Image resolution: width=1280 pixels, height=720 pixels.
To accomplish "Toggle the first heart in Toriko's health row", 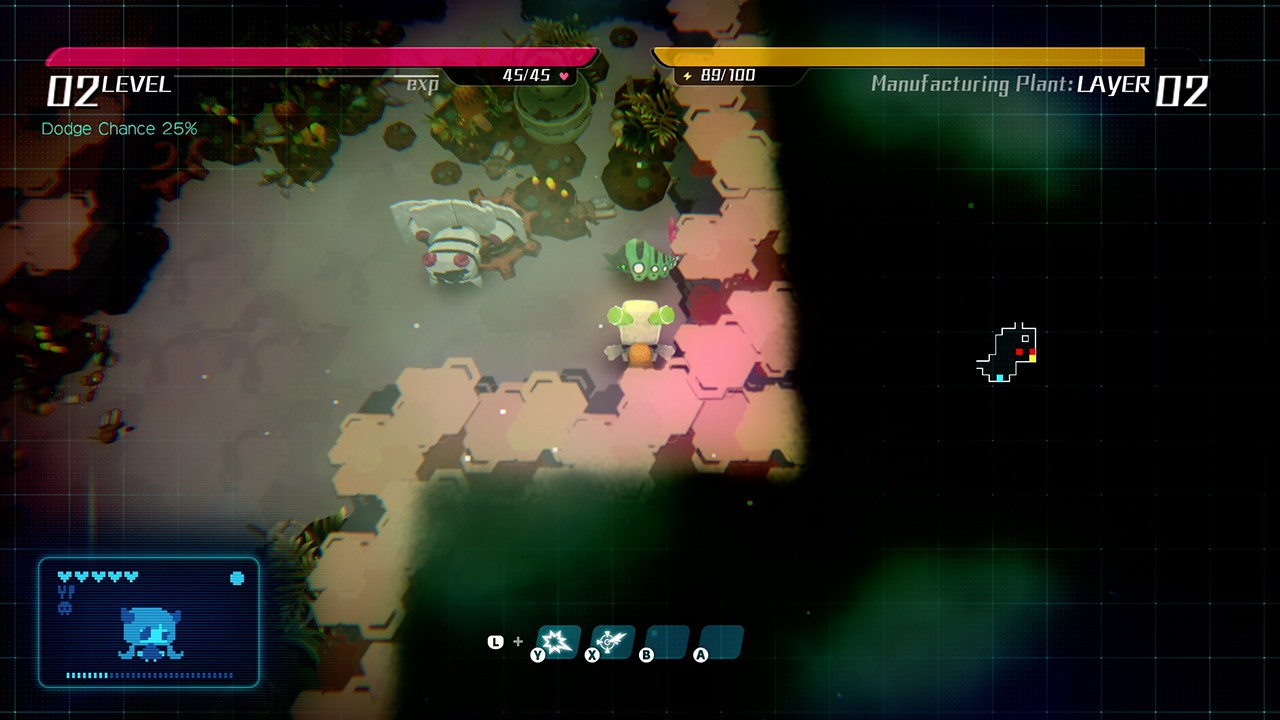I will (x=65, y=576).
